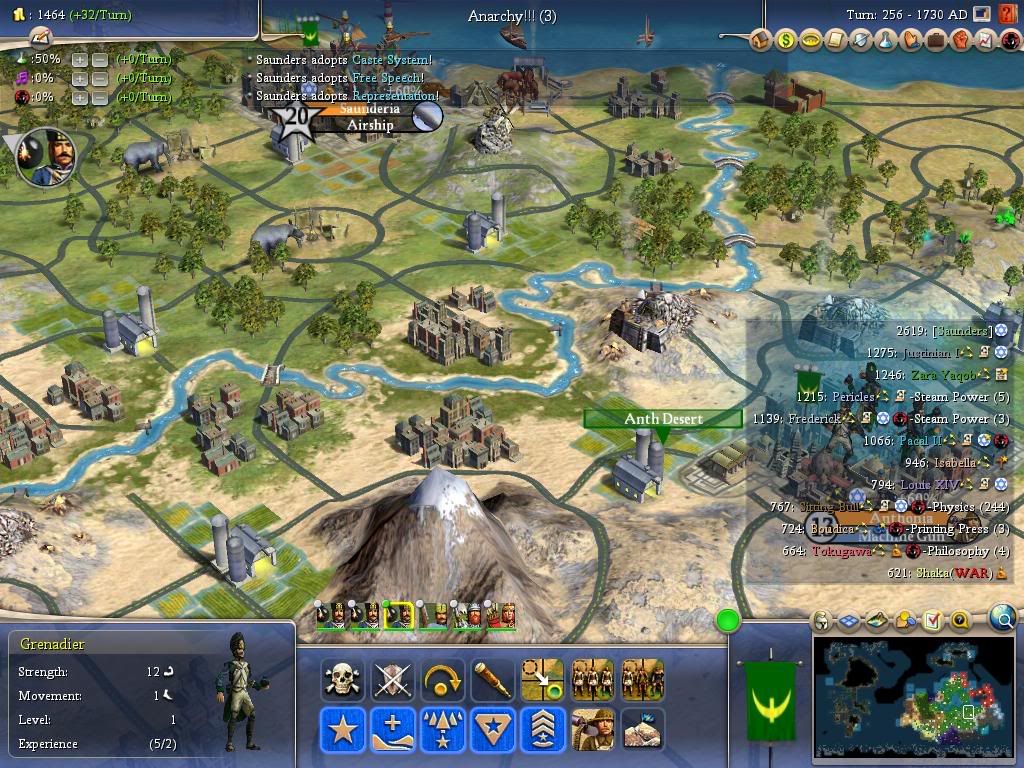Open the Technology Advisor flask icon
This screenshot has width=1024, height=768.
pyautogui.click(x=886, y=42)
